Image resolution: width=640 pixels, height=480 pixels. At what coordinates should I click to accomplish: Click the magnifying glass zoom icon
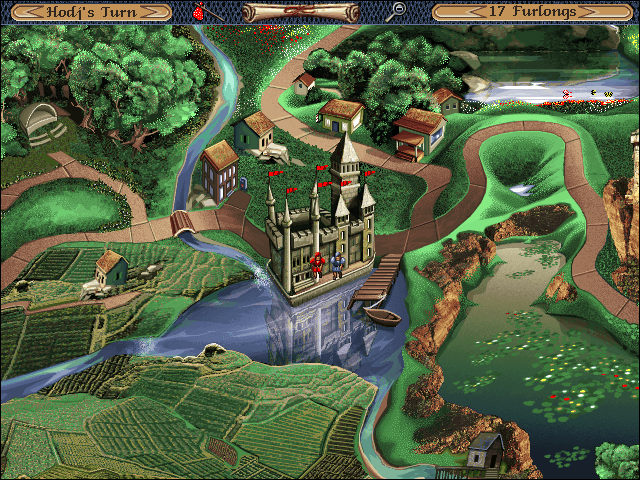tap(397, 12)
